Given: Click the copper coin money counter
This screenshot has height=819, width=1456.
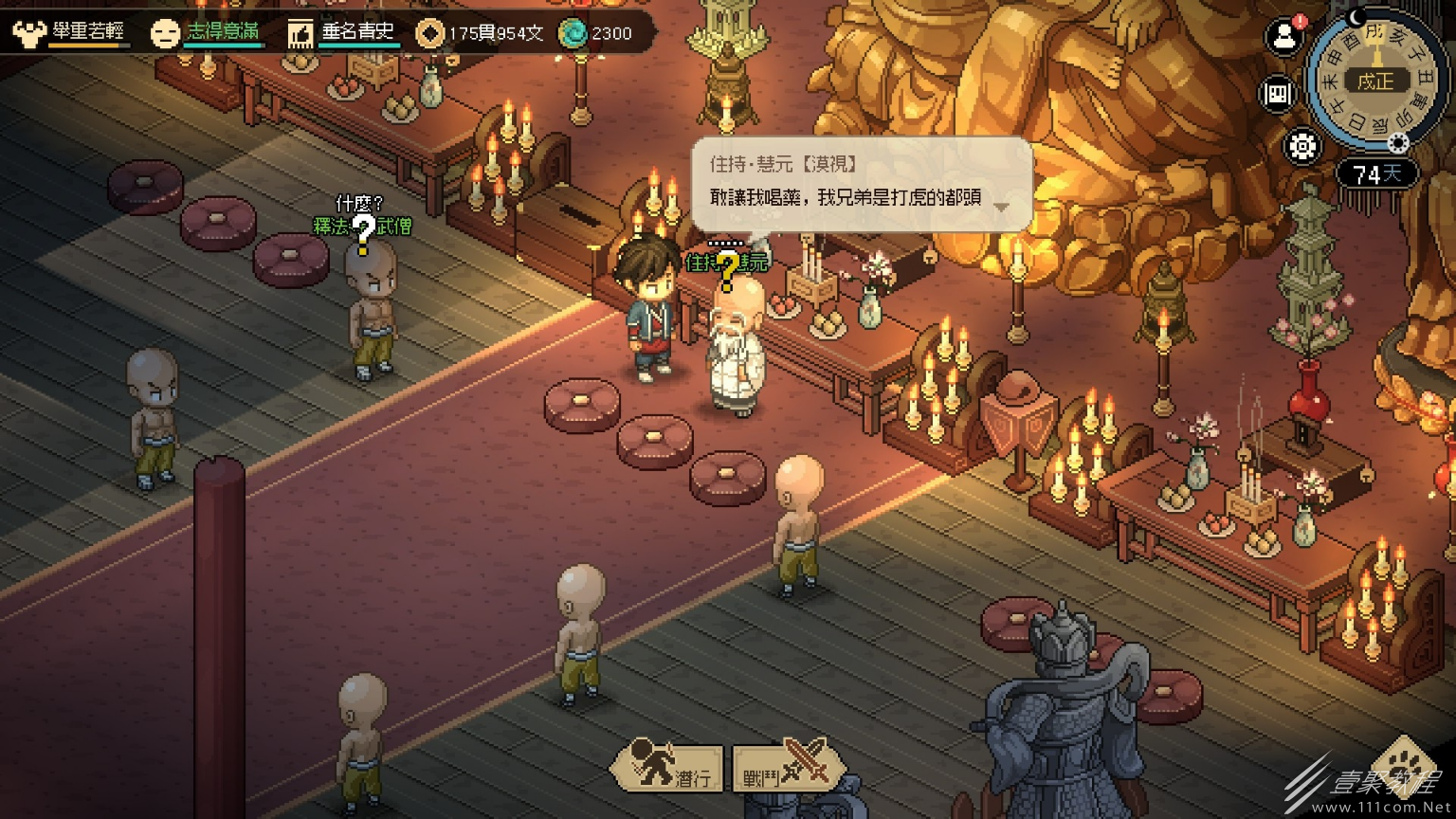Looking at the screenshot, I should [482, 34].
